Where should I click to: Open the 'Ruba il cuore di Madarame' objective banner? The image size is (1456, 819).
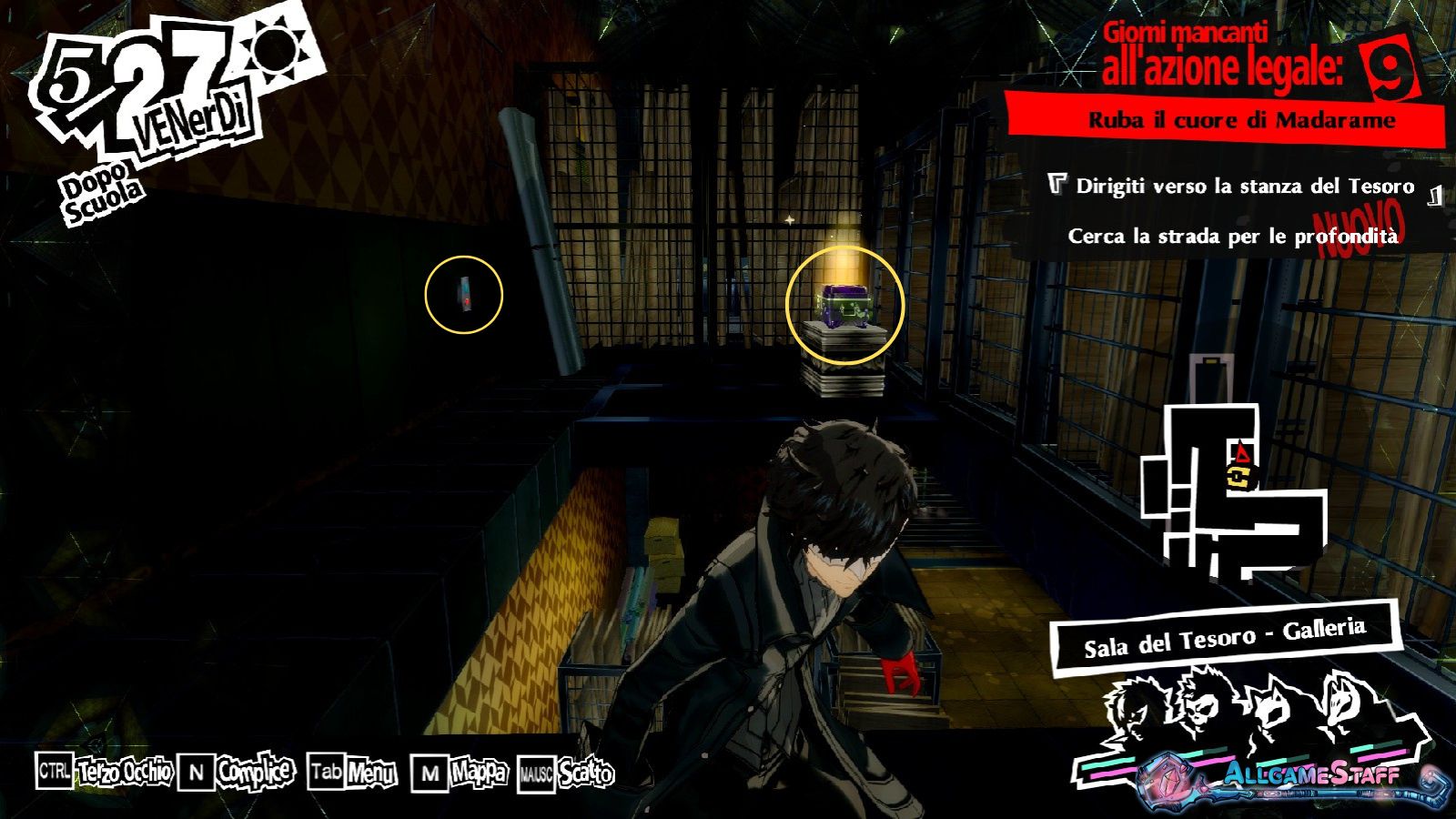pos(1241,120)
